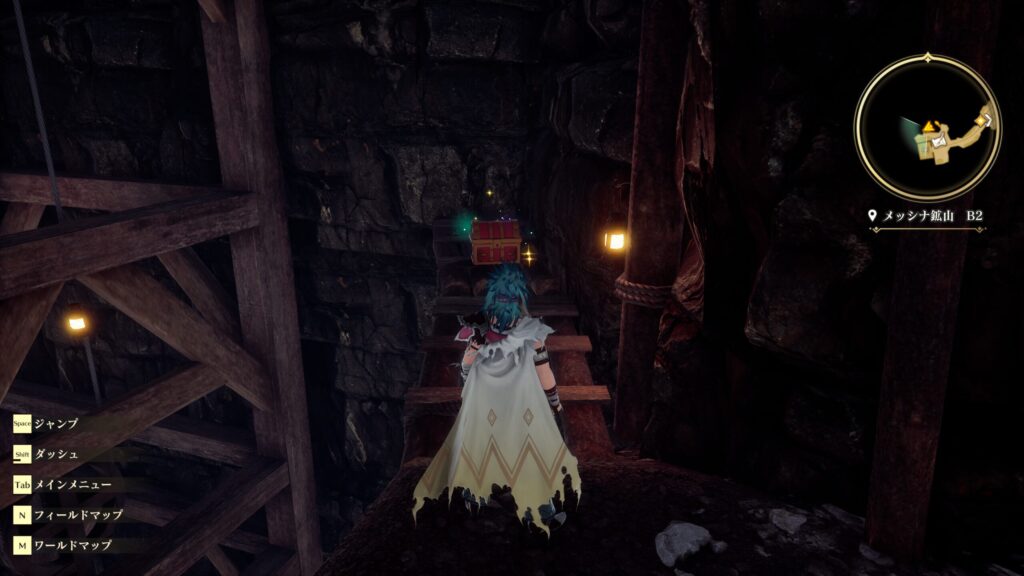This screenshot has height=576, width=1024.
Task: Open the circular minimap
Action: click(927, 126)
